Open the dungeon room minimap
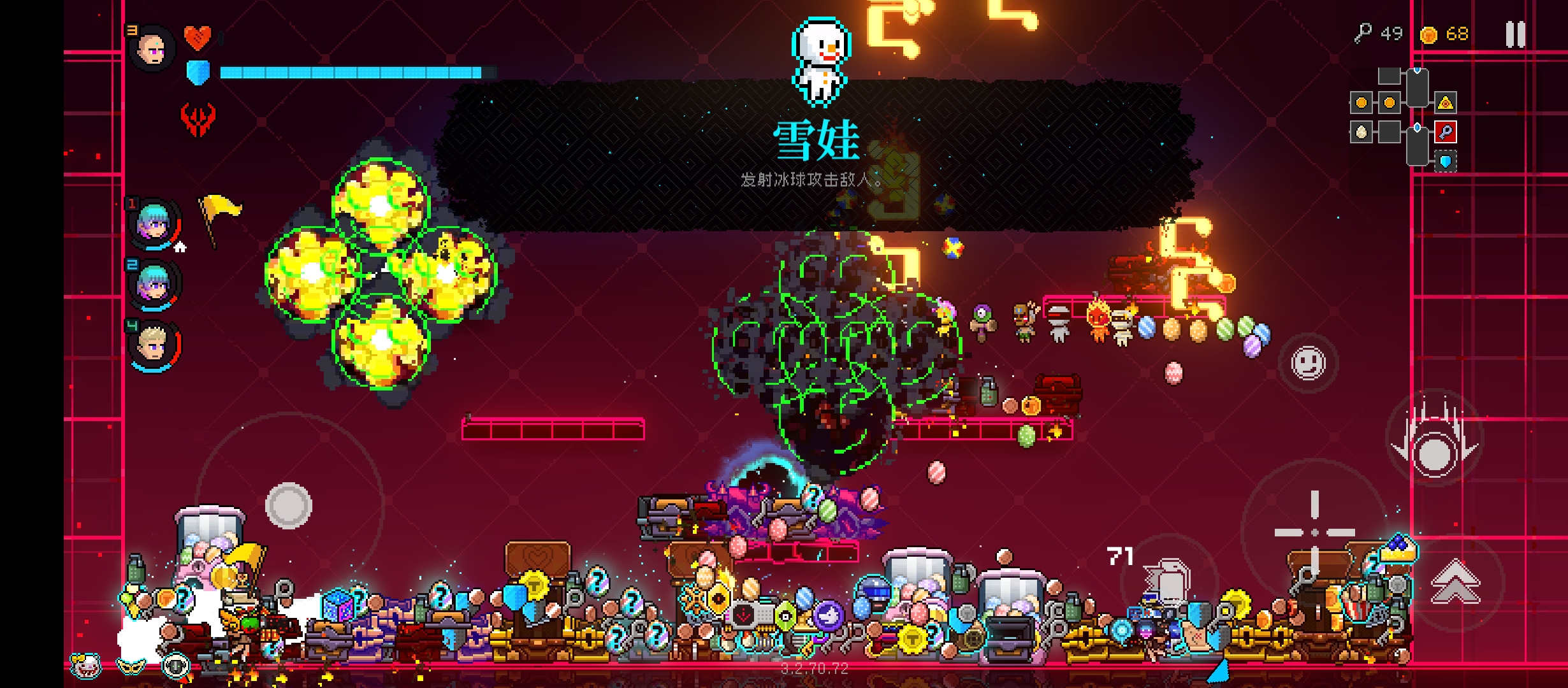Viewport: 1568px width, 688px height. coord(1404,118)
